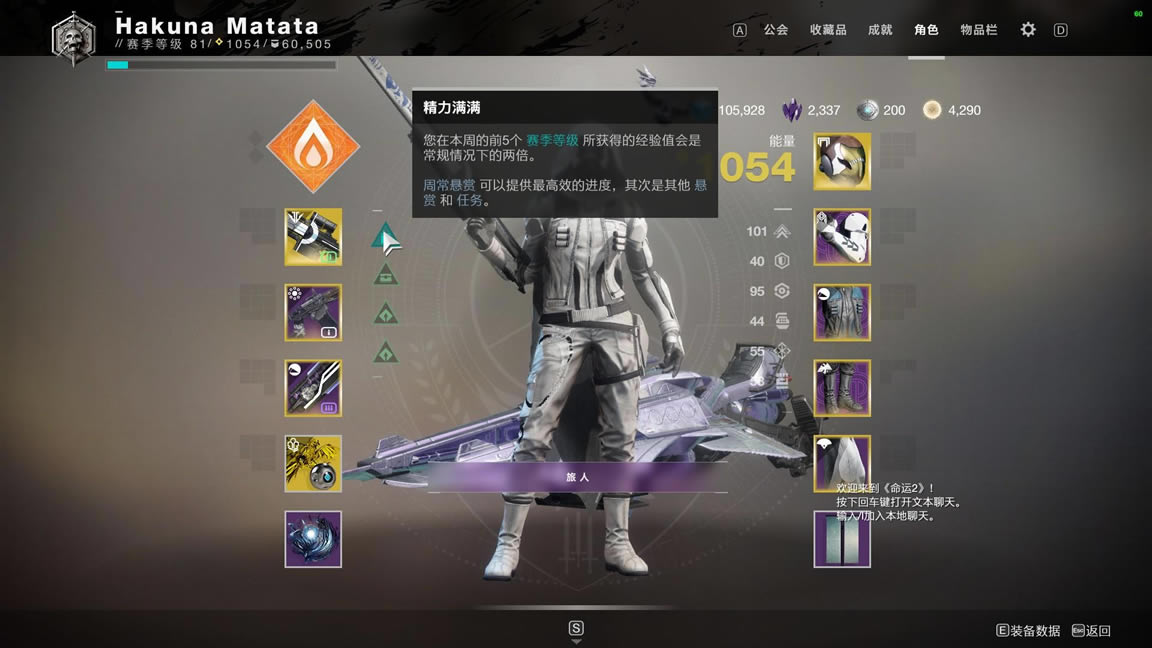This screenshot has height=648, width=1152.
Task: Open the purple emblem slot
Action: (x=842, y=539)
